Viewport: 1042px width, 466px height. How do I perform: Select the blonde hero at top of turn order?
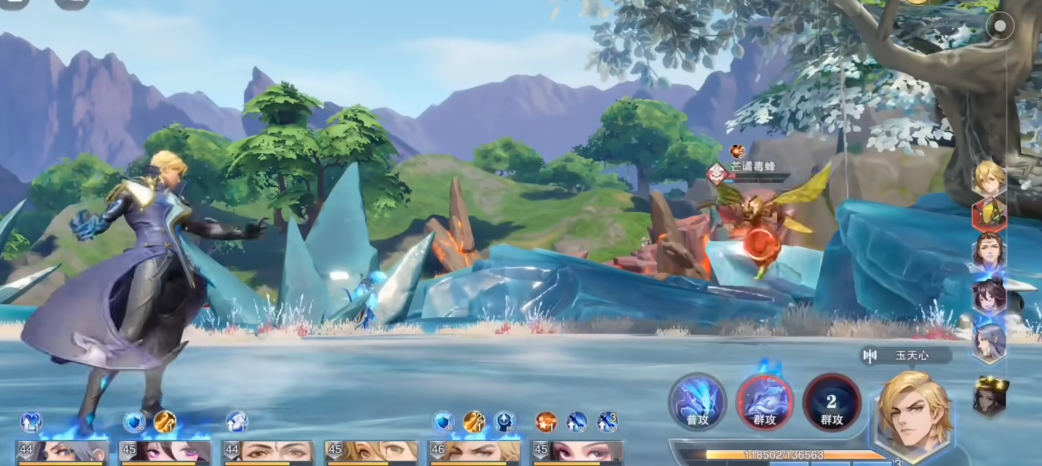[x=989, y=178]
